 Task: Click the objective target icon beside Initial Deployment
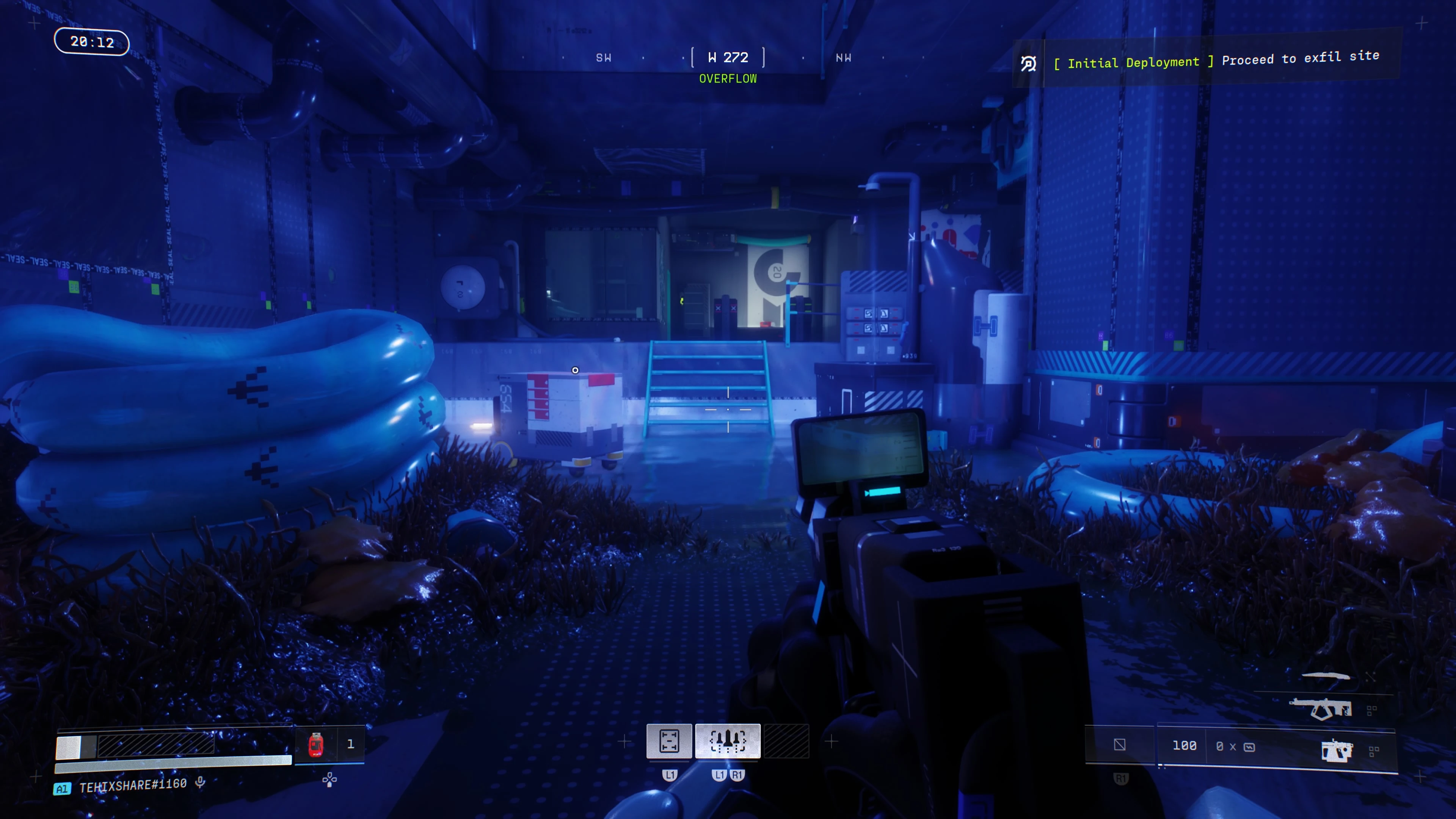(x=1028, y=64)
